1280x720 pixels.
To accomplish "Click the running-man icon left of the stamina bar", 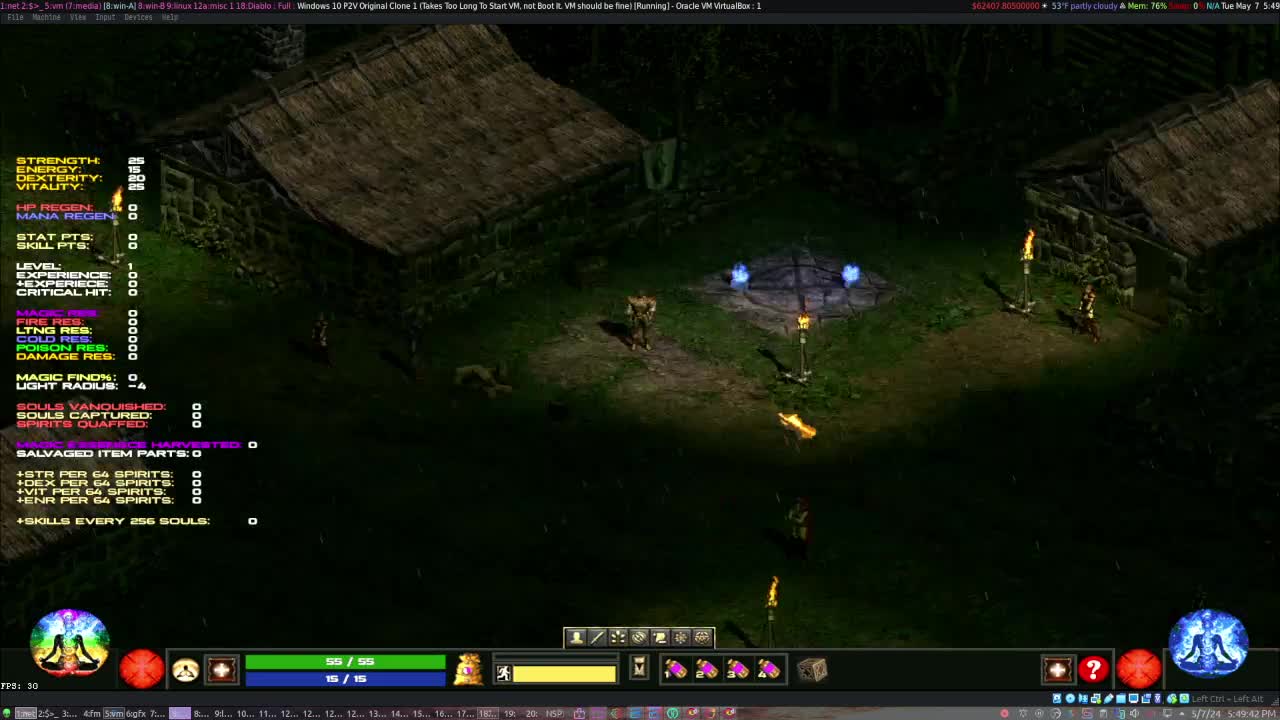I will click(503, 672).
